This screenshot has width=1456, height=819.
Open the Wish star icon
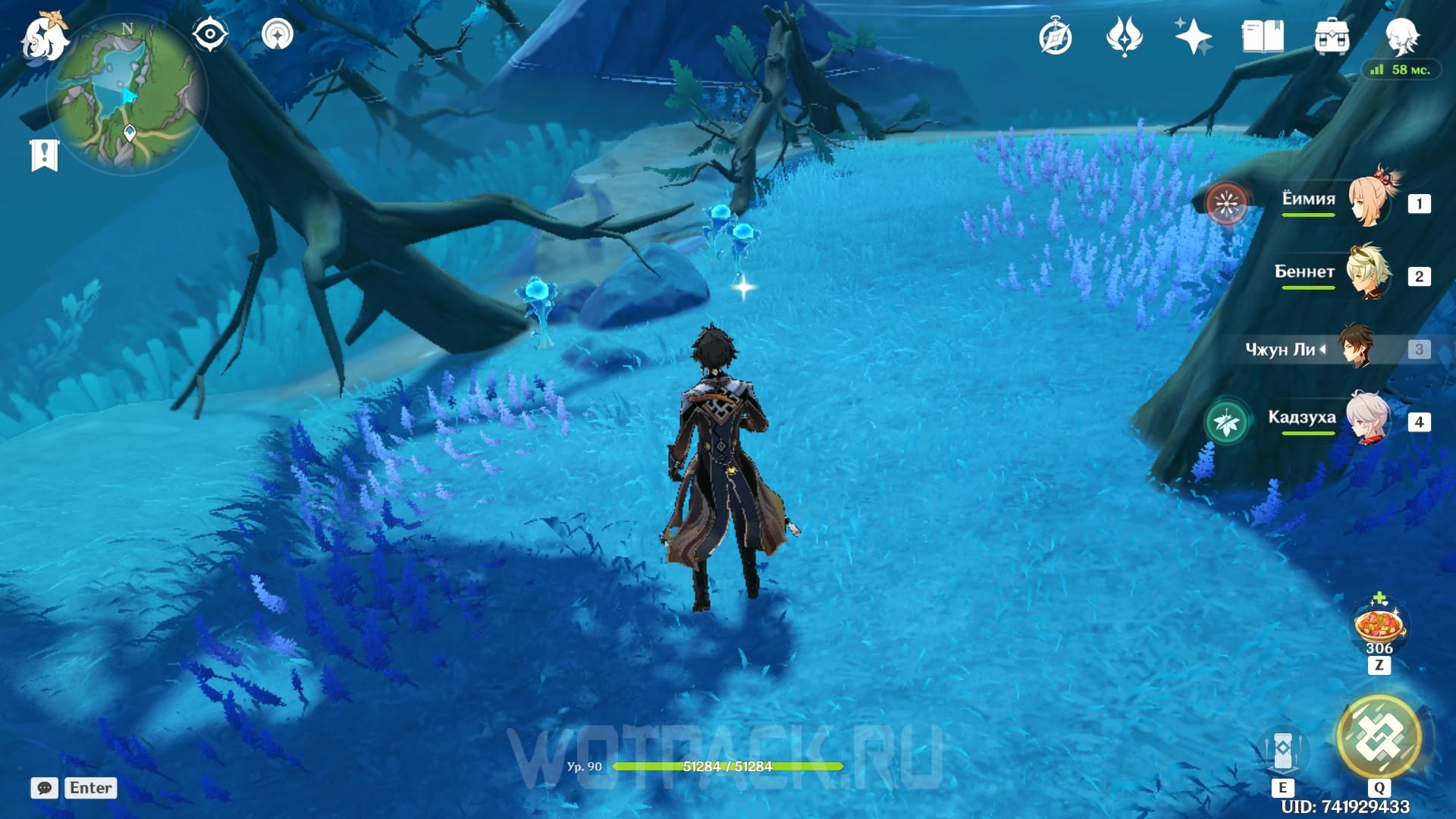1193,37
